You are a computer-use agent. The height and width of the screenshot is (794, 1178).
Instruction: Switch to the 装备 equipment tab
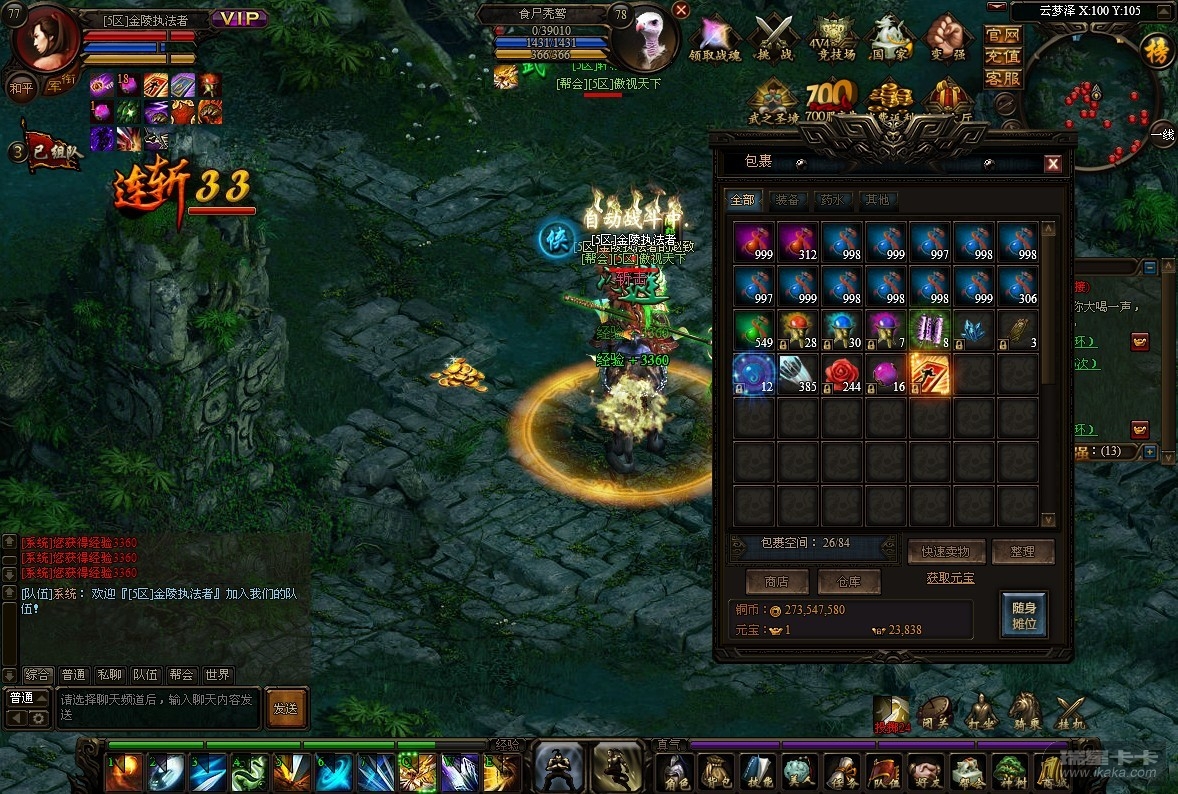[x=787, y=200]
